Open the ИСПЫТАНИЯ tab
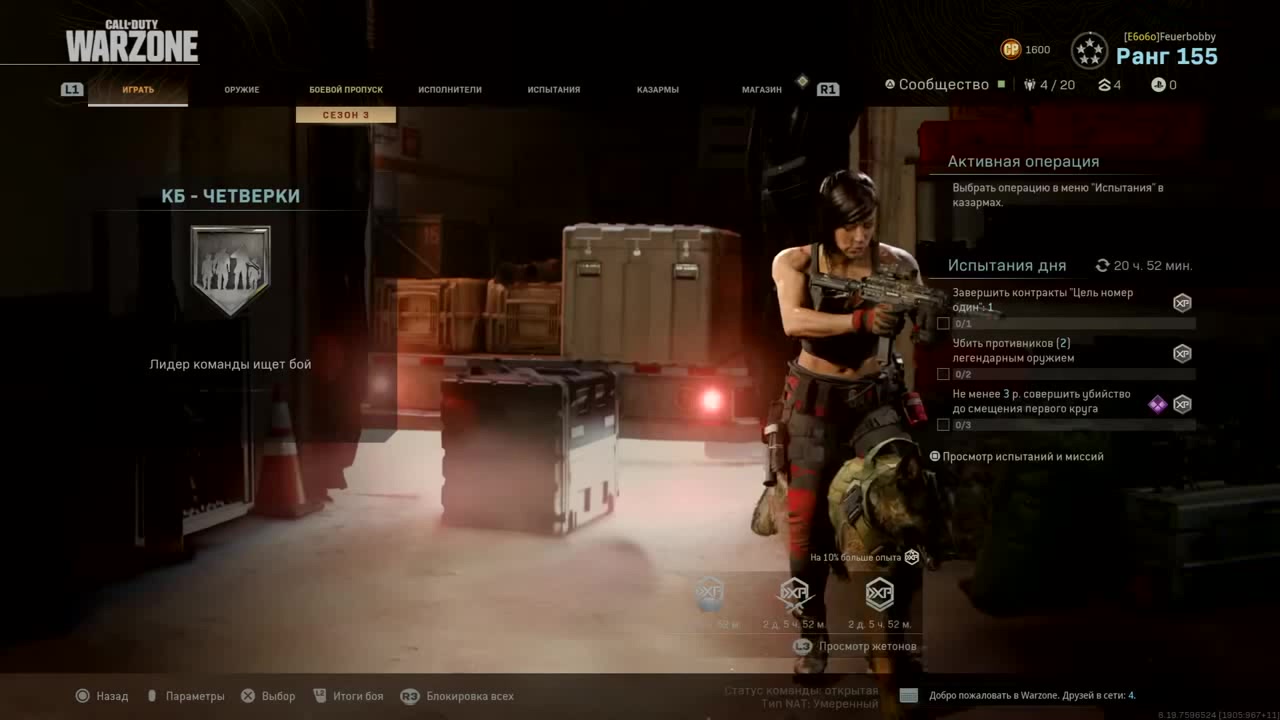The image size is (1280, 720). [x=554, y=90]
